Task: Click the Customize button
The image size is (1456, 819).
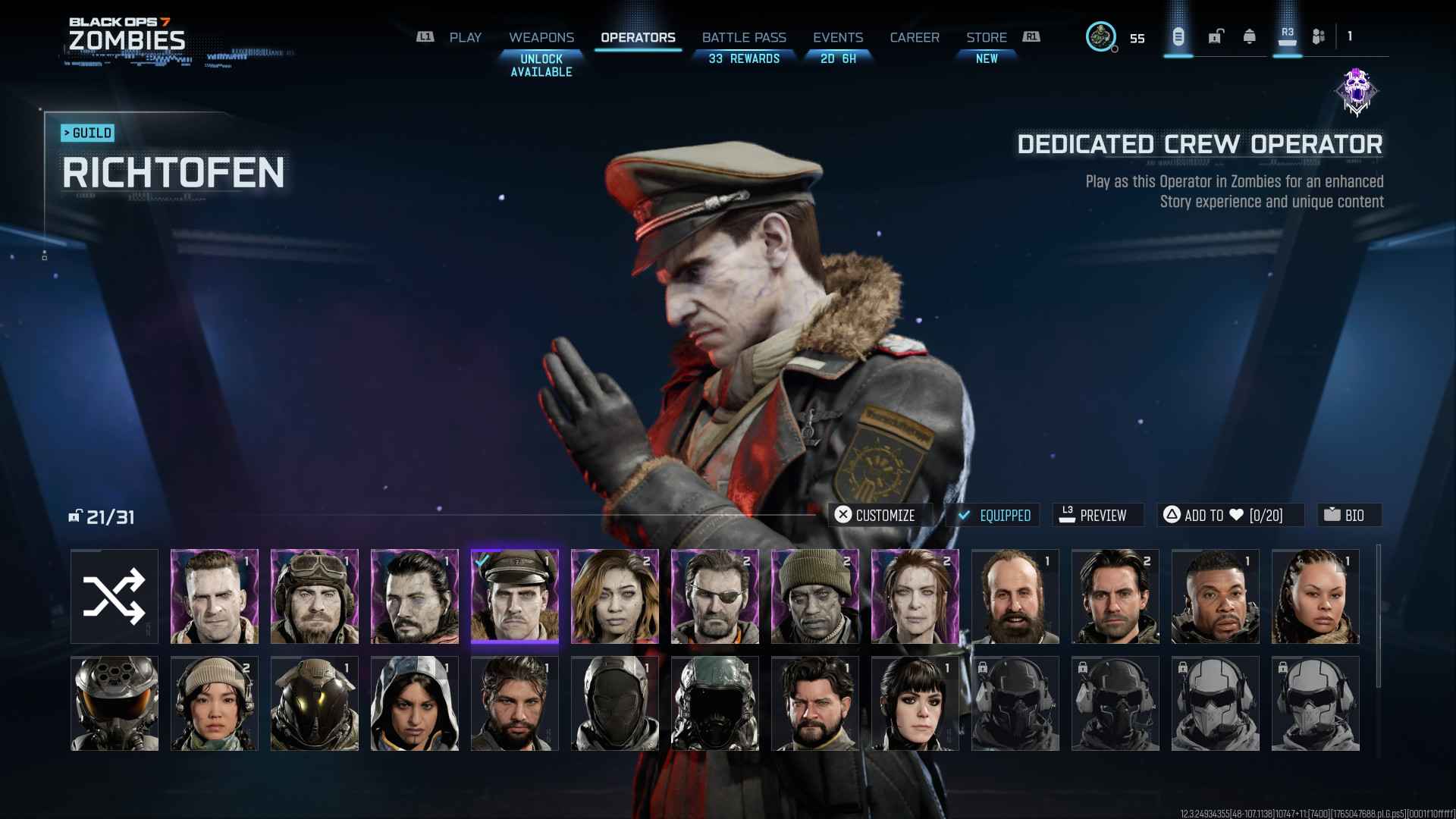Action: pos(875,515)
